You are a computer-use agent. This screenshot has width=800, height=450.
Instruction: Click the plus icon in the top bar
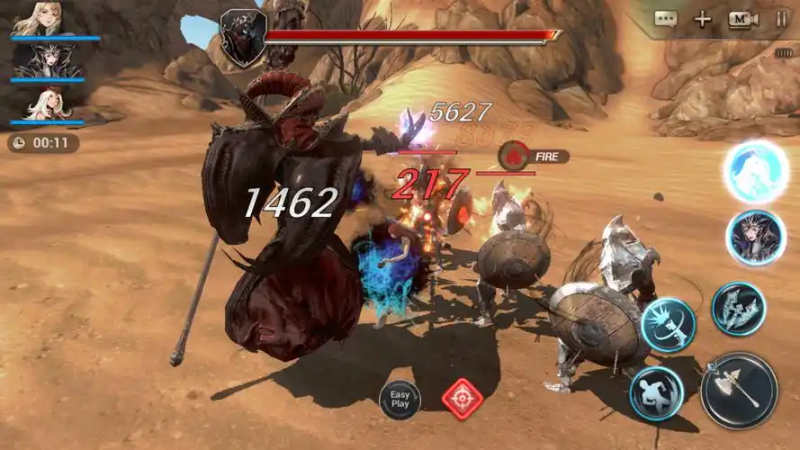point(702,19)
